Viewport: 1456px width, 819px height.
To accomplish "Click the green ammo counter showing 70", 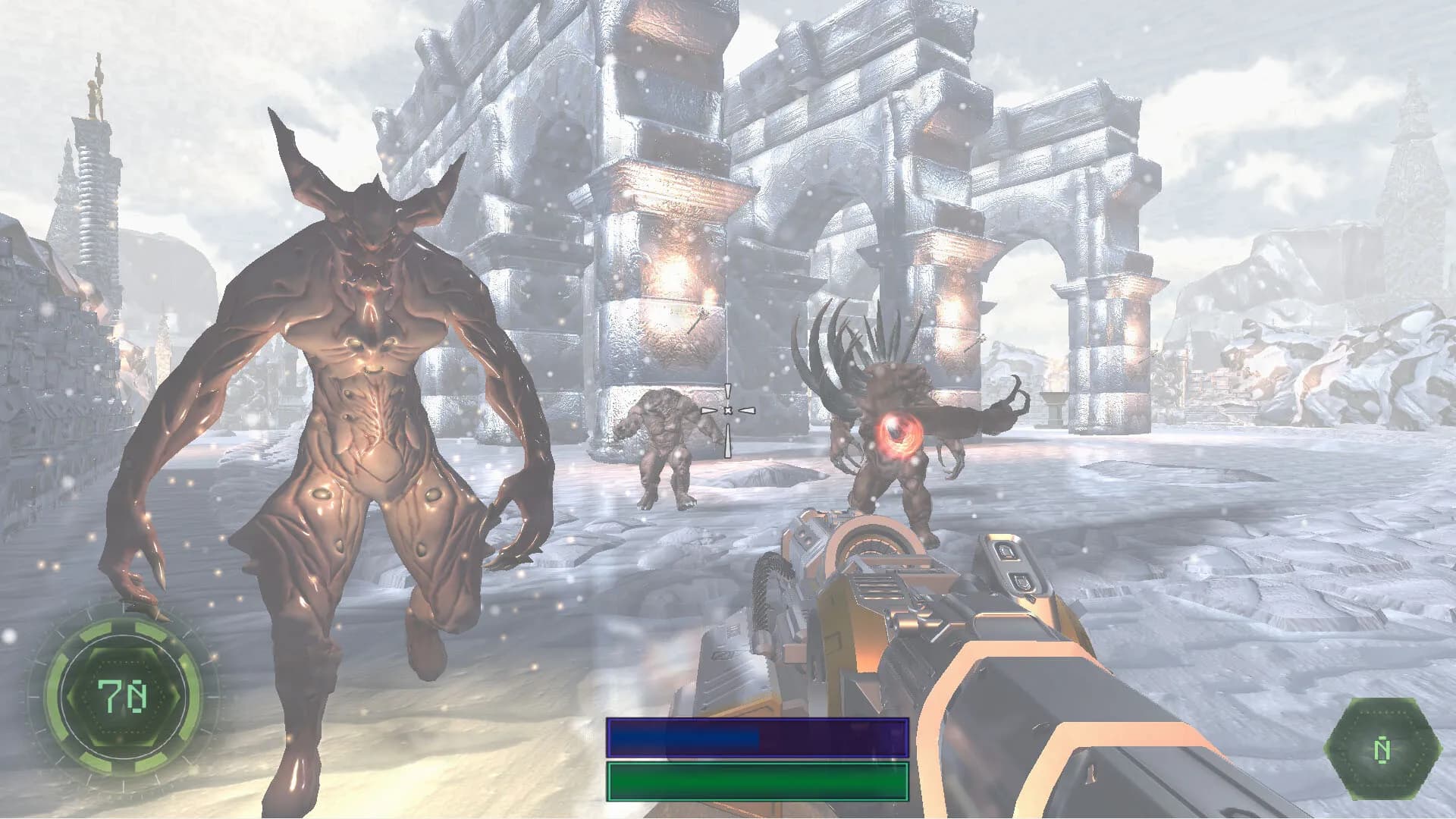I will (121, 694).
